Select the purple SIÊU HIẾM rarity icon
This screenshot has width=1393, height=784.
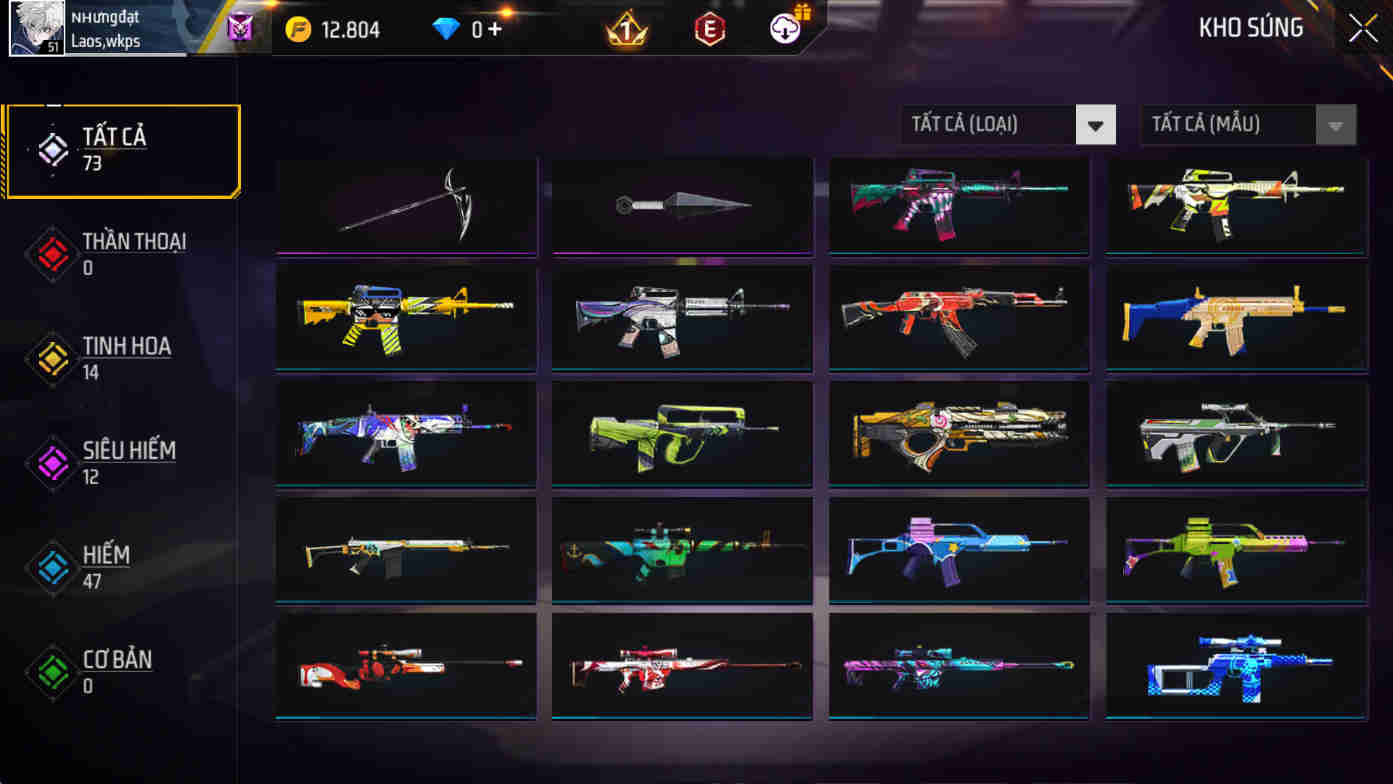click(51, 462)
